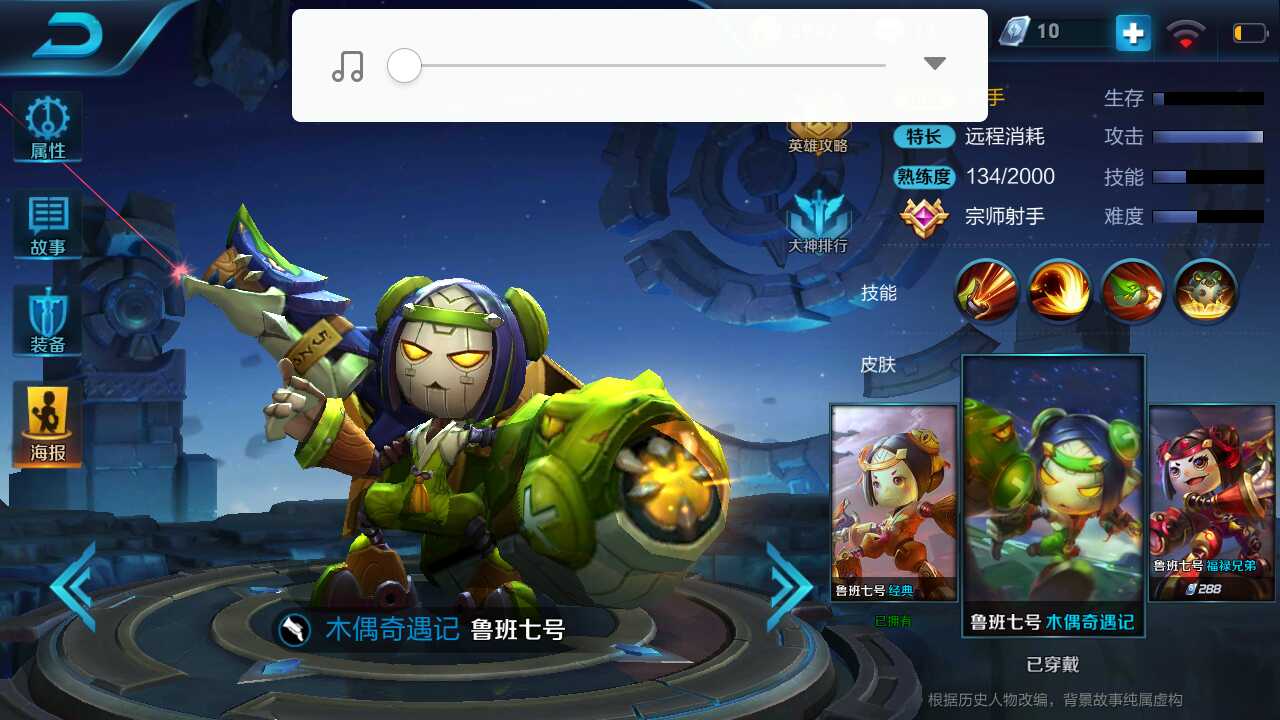Image resolution: width=1280 pixels, height=720 pixels.
Task: Adjust the background music volume slider
Action: (404, 66)
